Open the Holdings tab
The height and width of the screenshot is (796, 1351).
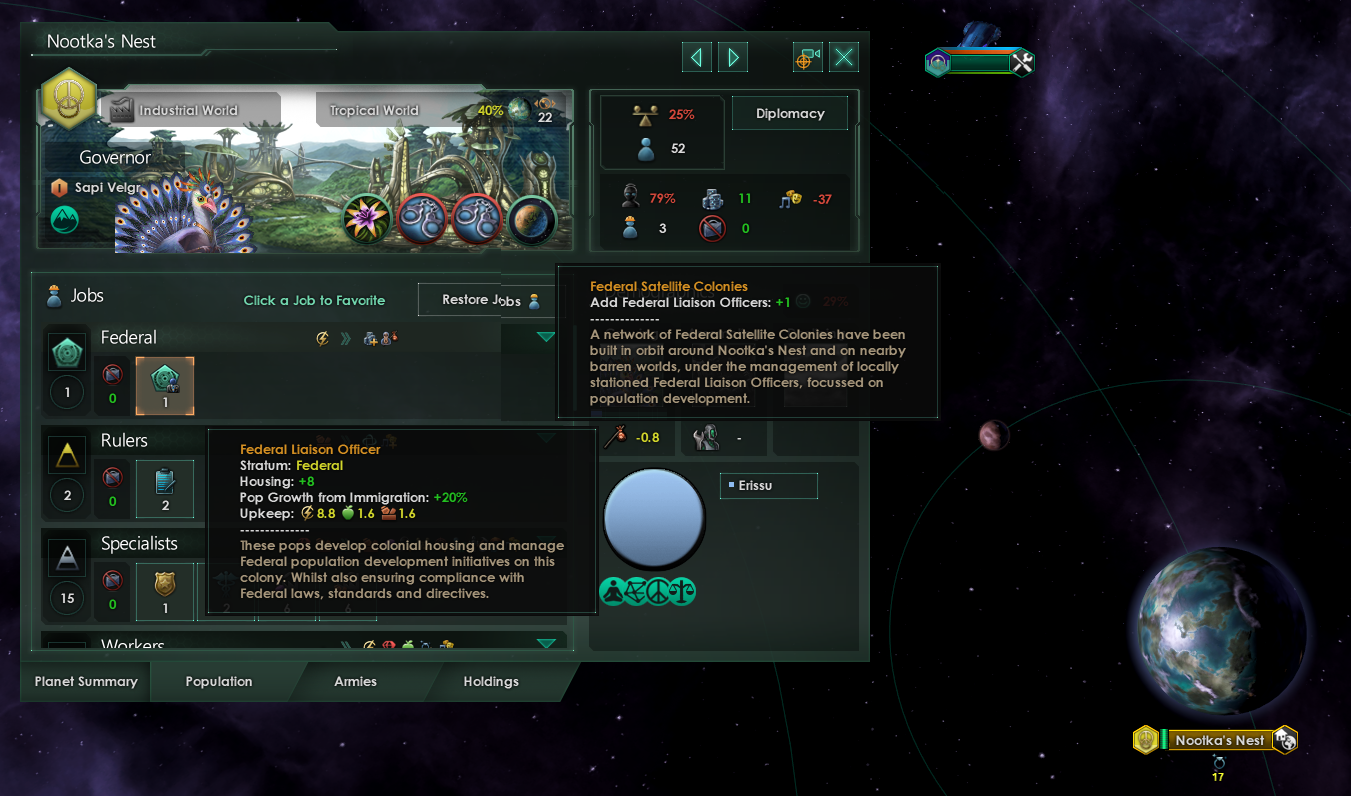[491, 681]
